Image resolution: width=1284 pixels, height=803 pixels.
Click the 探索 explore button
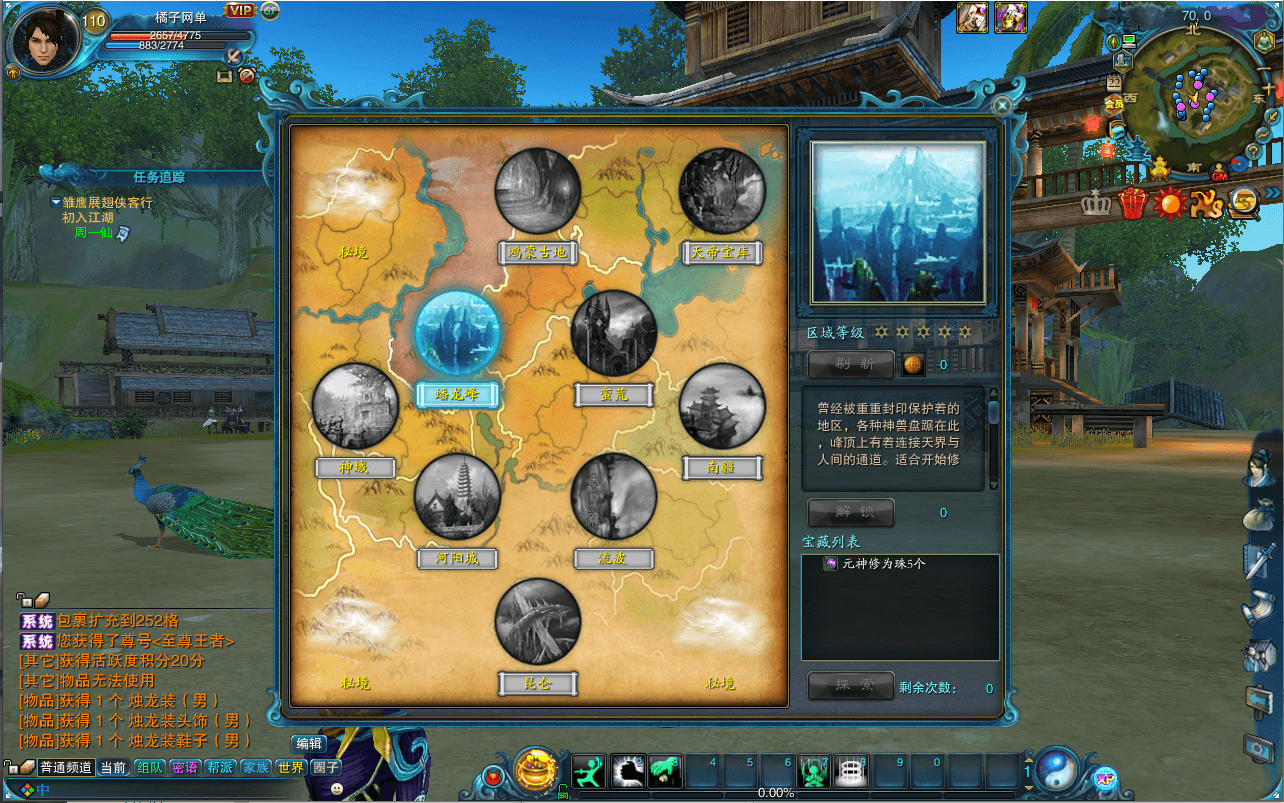[851, 686]
